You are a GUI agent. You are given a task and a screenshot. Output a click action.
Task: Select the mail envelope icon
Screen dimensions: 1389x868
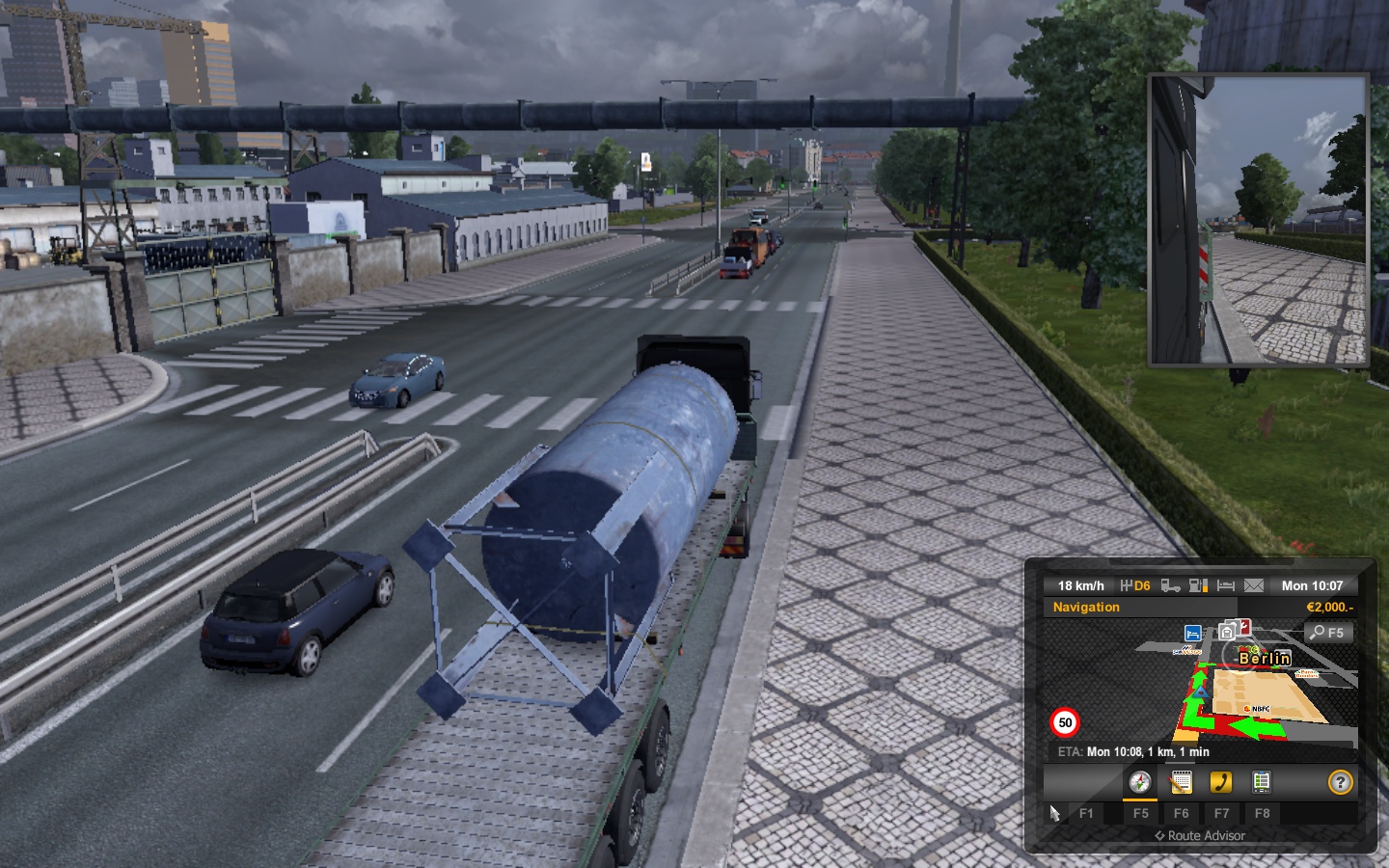(1254, 585)
